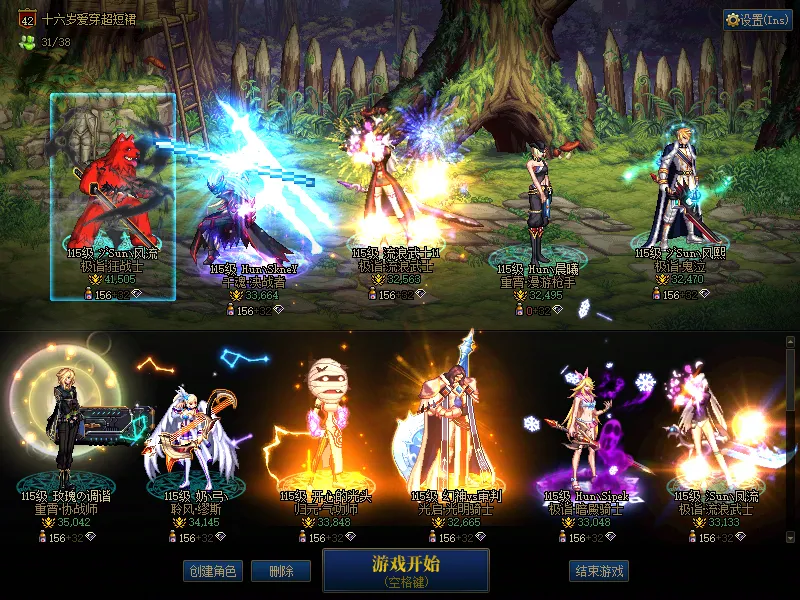The width and height of the screenshot is (800, 600).
Task: Click the clover character count icon
Action: coord(27,42)
